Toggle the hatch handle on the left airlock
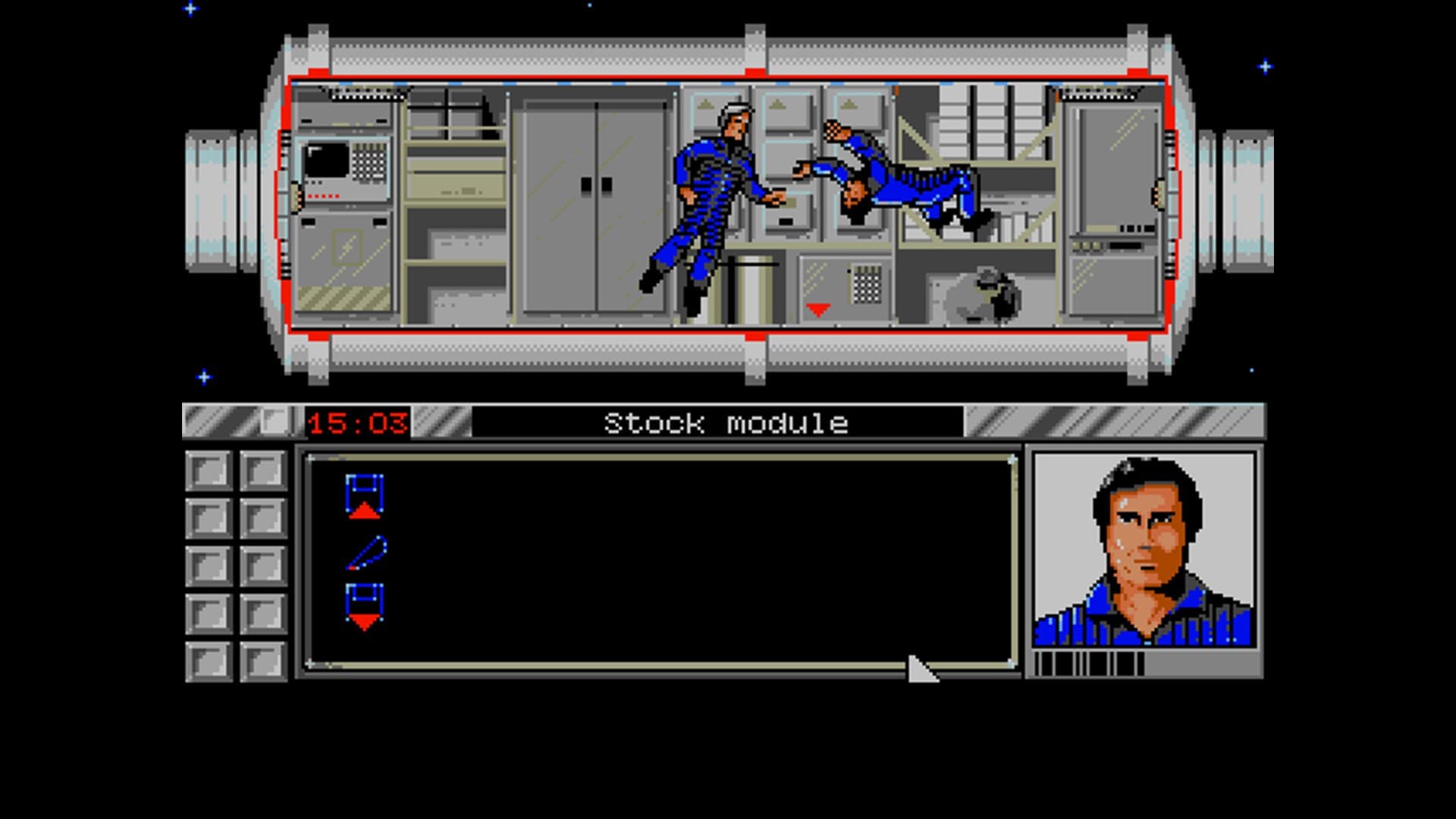This screenshot has height=819, width=1456. coord(294,196)
